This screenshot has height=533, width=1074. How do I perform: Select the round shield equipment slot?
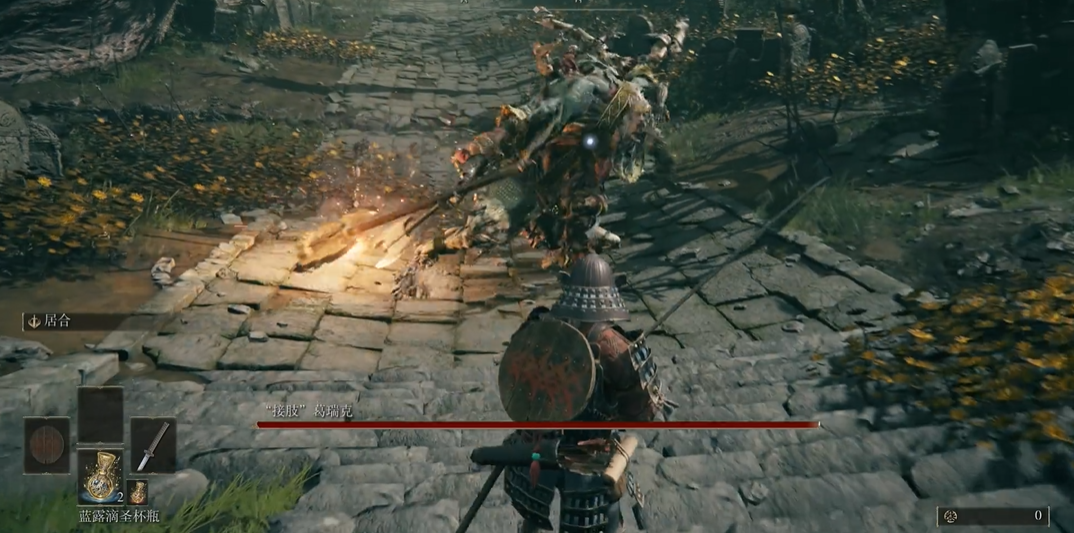coord(47,446)
